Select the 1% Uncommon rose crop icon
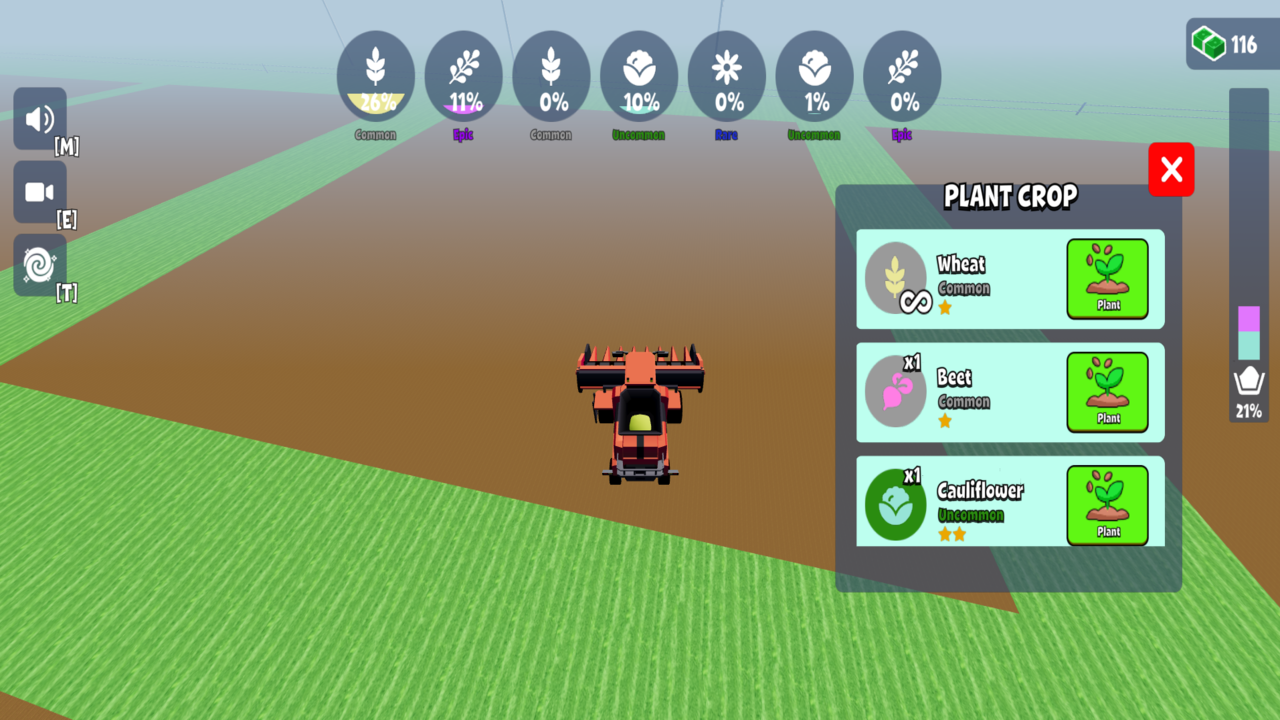1280x720 pixels. click(x=814, y=75)
